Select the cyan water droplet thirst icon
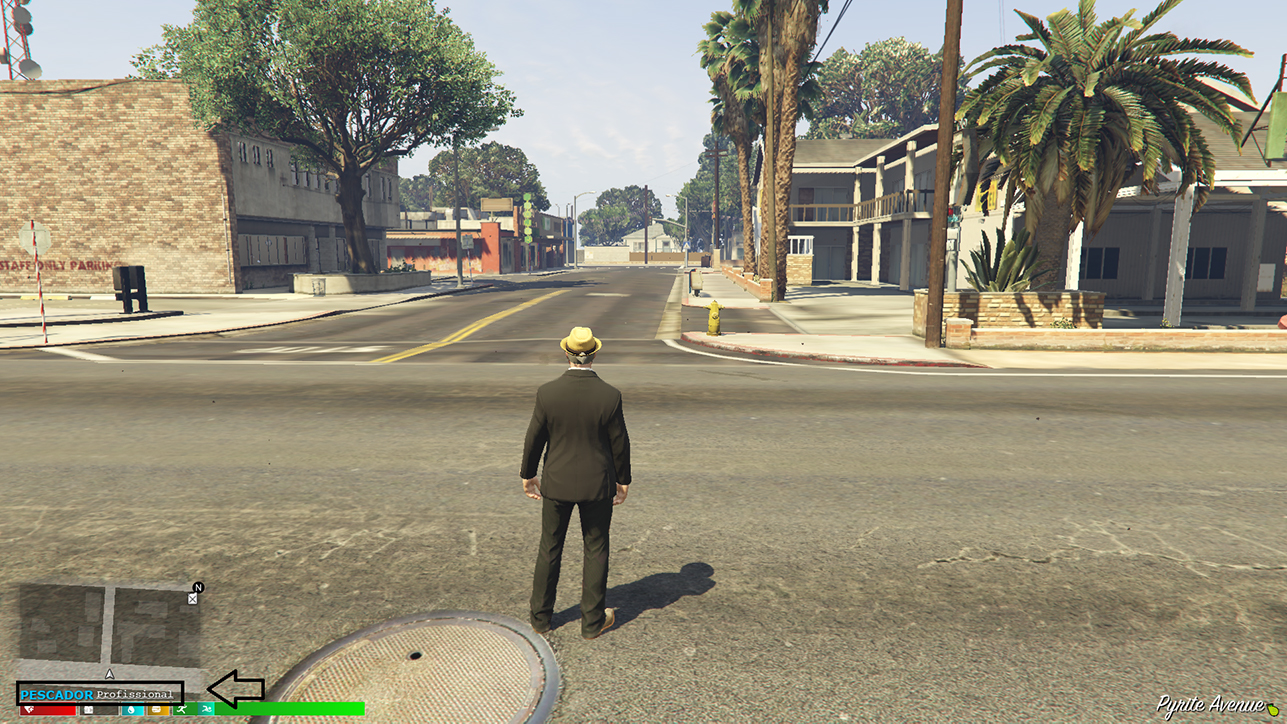Image resolution: width=1287 pixels, height=724 pixels. [x=130, y=710]
